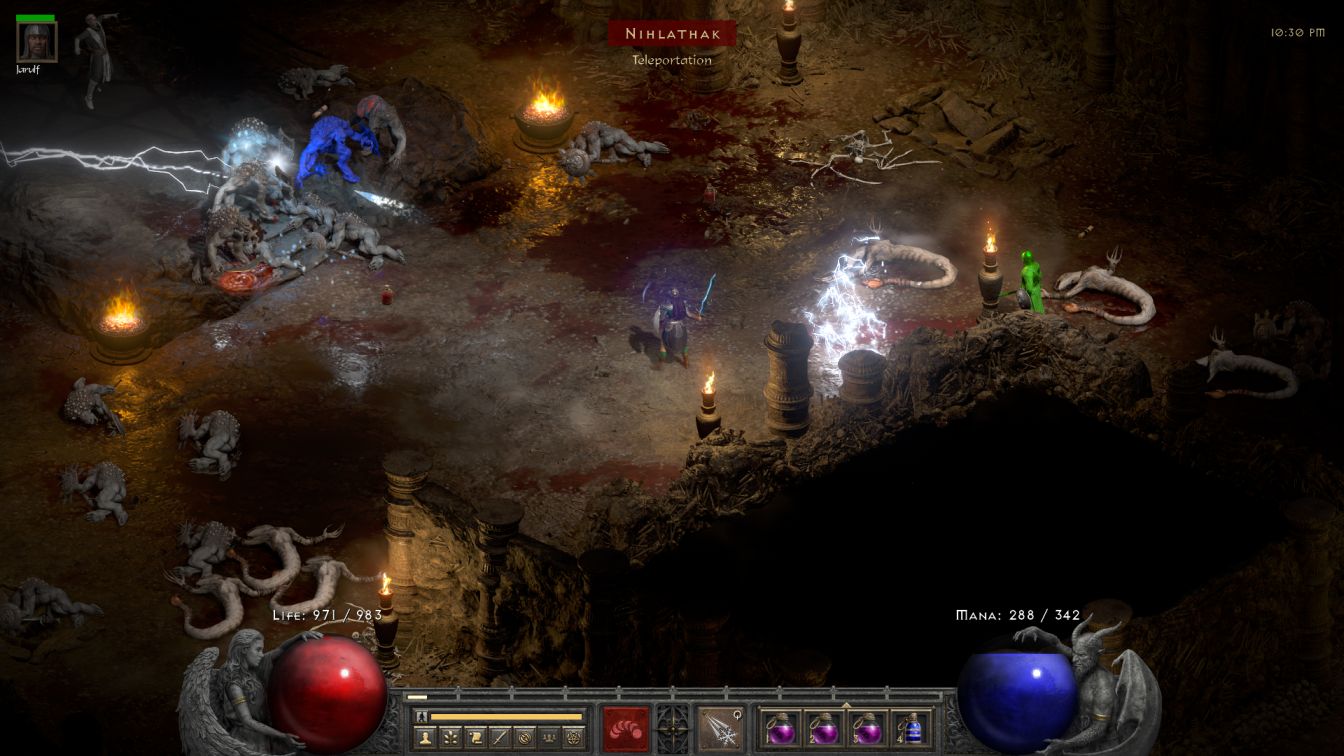Select the red left-click skill icon
The image size is (1344, 756).
(625, 728)
